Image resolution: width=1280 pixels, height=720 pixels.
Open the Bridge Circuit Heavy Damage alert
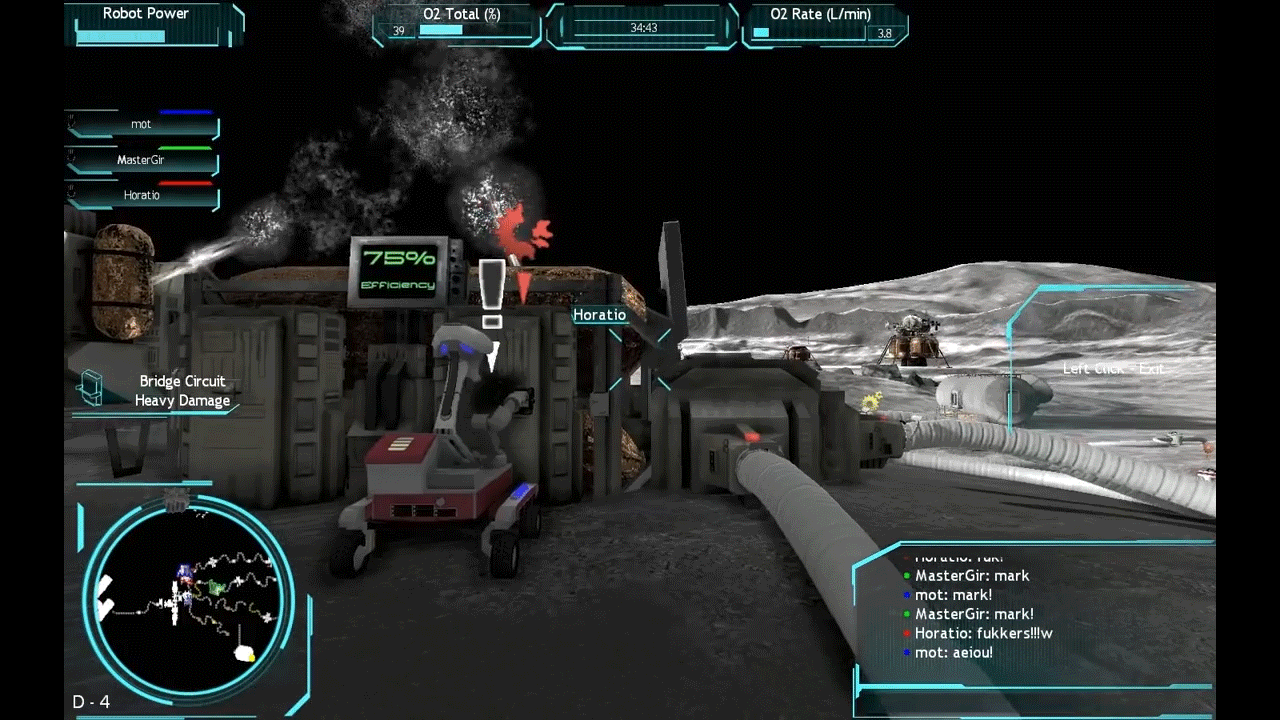(182, 391)
